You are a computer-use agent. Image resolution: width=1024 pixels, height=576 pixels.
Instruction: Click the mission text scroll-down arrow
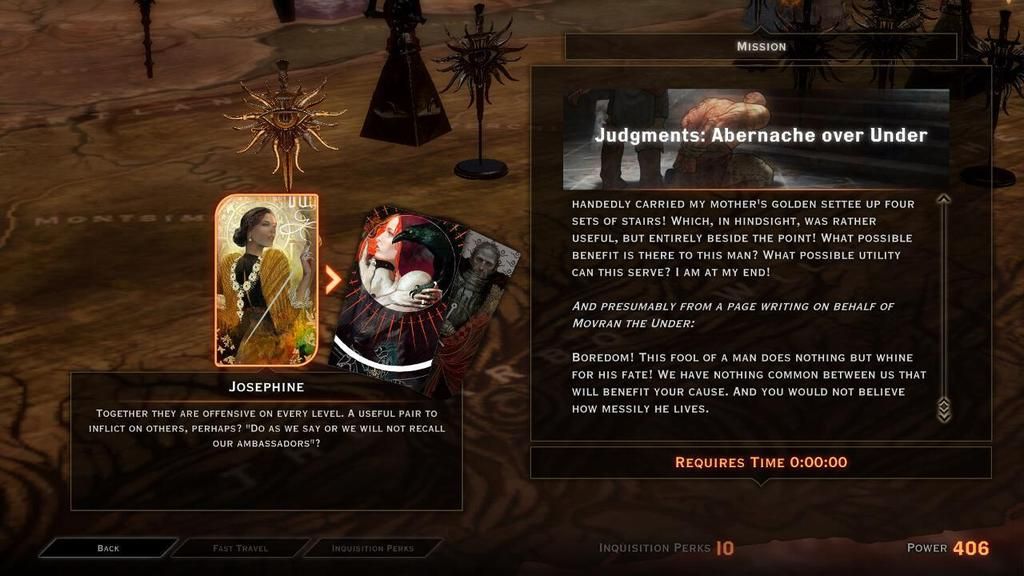[x=943, y=410]
